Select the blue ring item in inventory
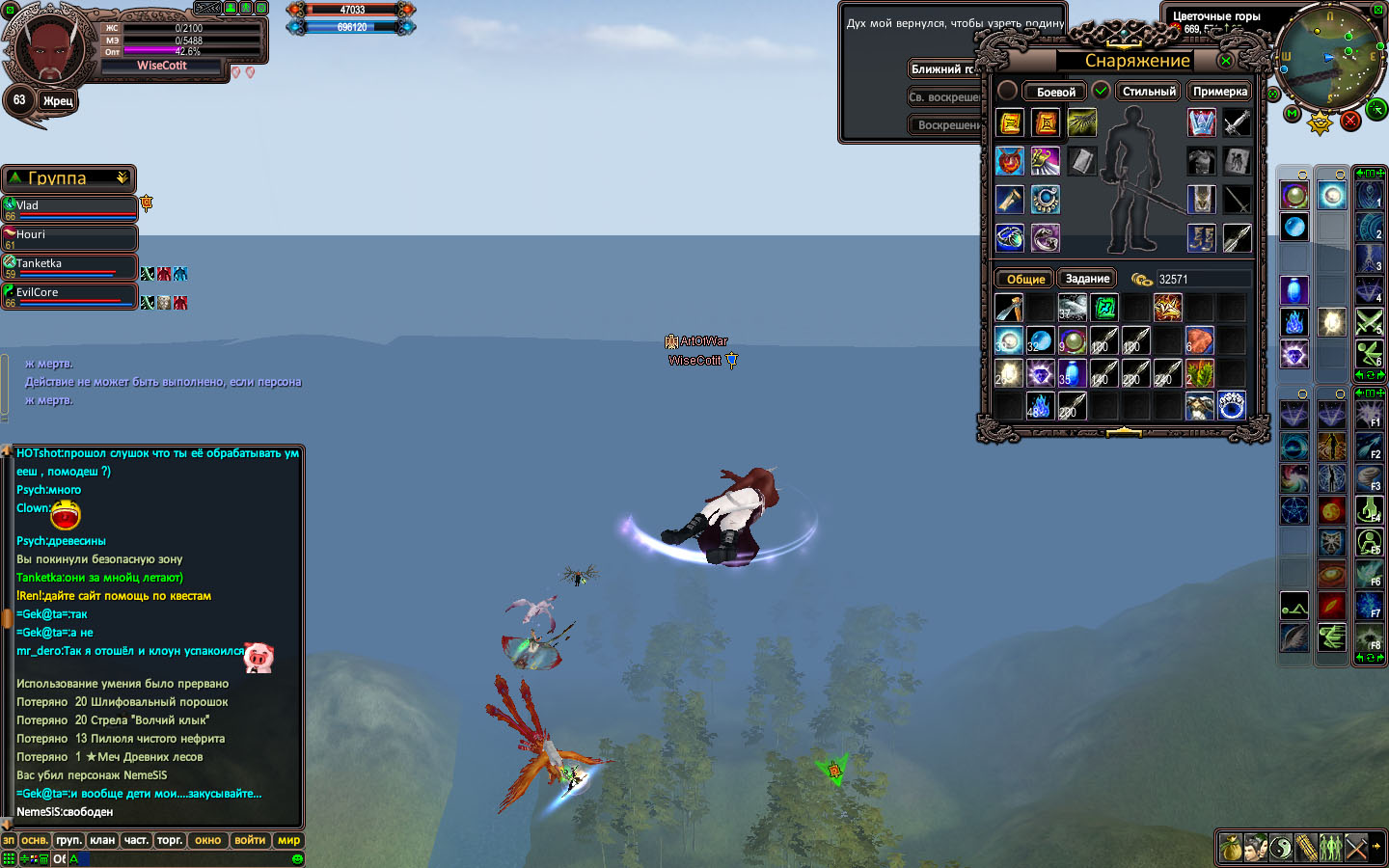The height and width of the screenshot is (868, 1389). click(1231, 406)
